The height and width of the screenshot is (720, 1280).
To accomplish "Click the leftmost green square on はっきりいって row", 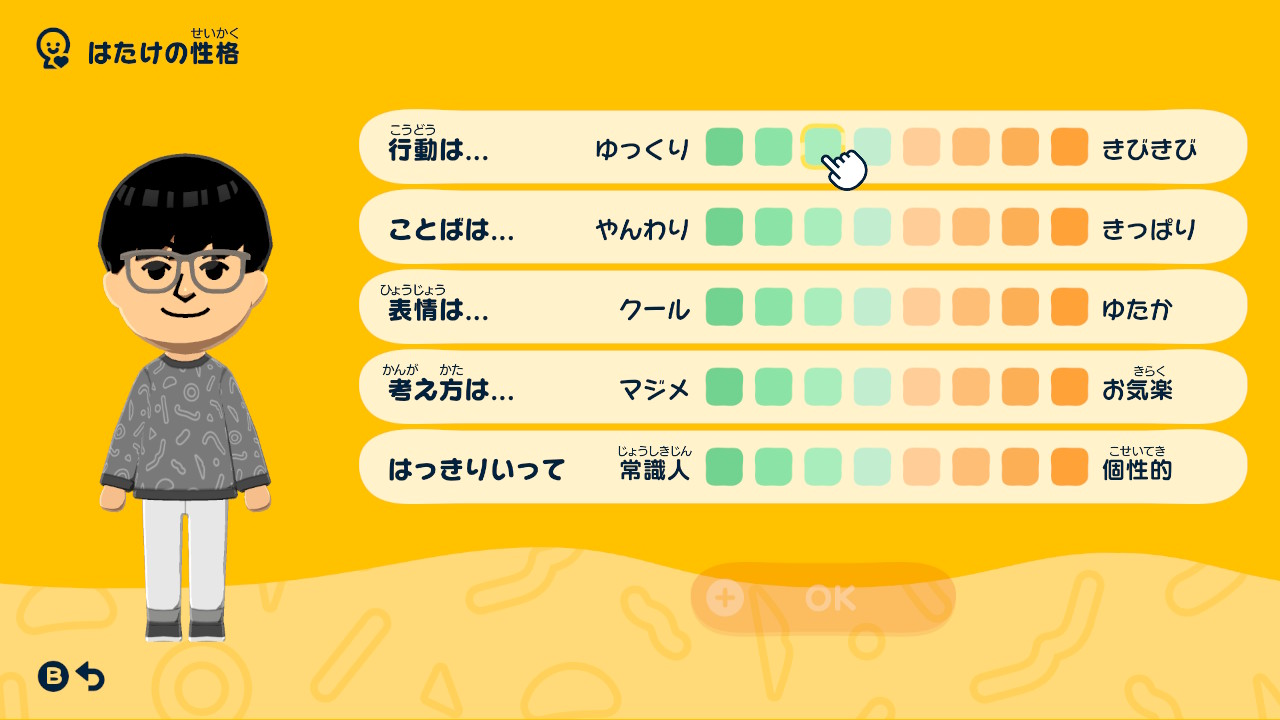I will (724, 467).
